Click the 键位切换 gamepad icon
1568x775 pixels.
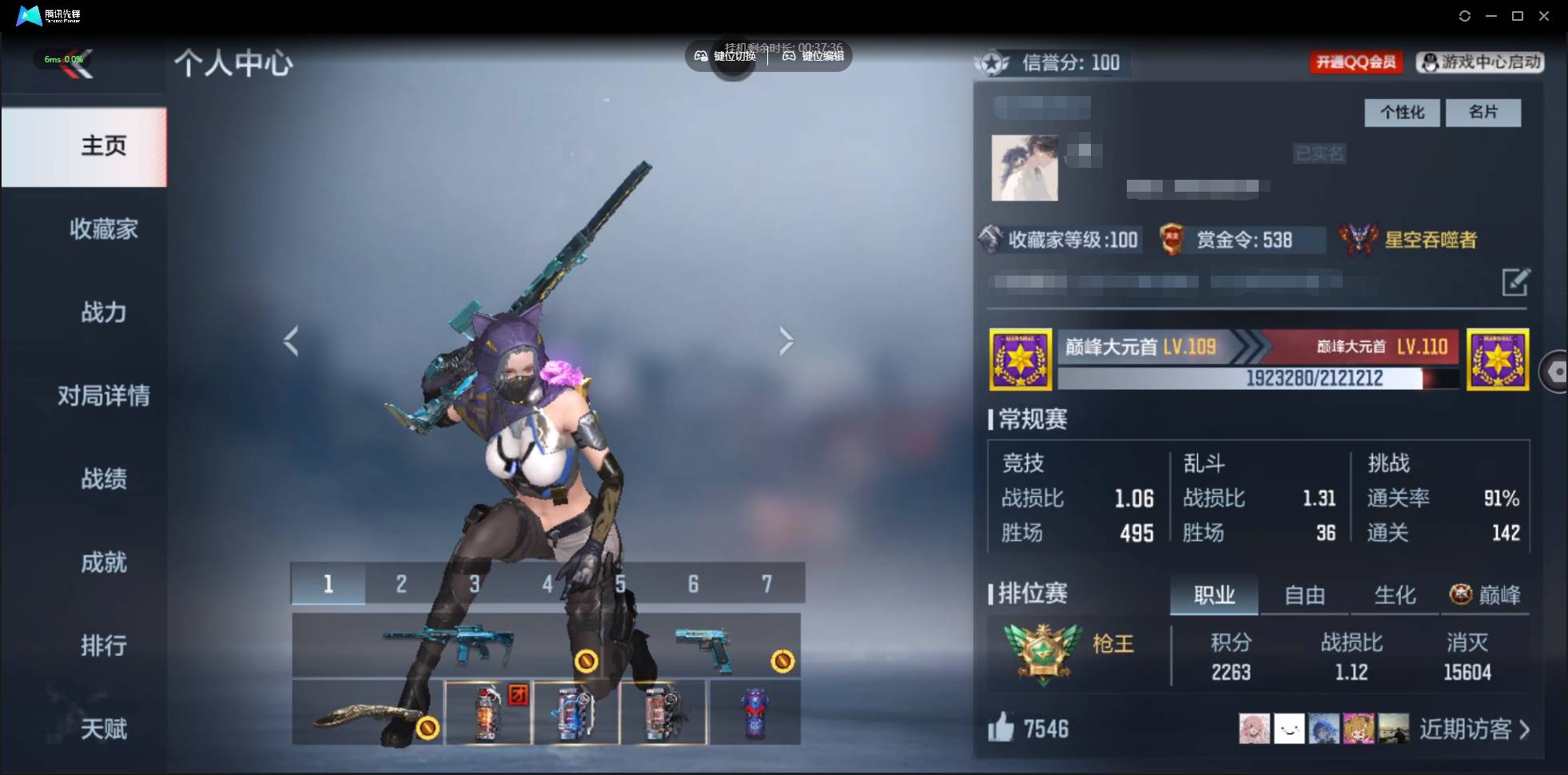coord(699,57)
